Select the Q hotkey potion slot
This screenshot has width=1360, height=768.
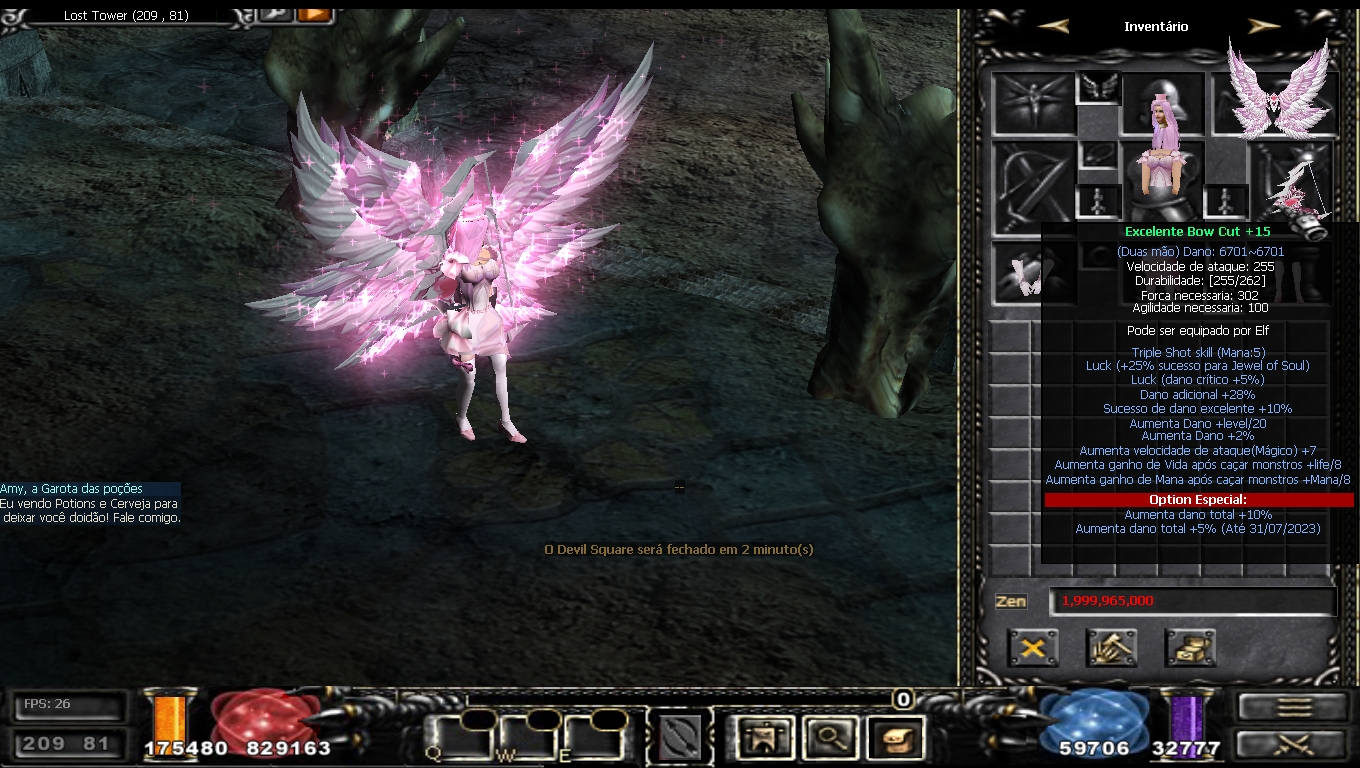(455, 737)
